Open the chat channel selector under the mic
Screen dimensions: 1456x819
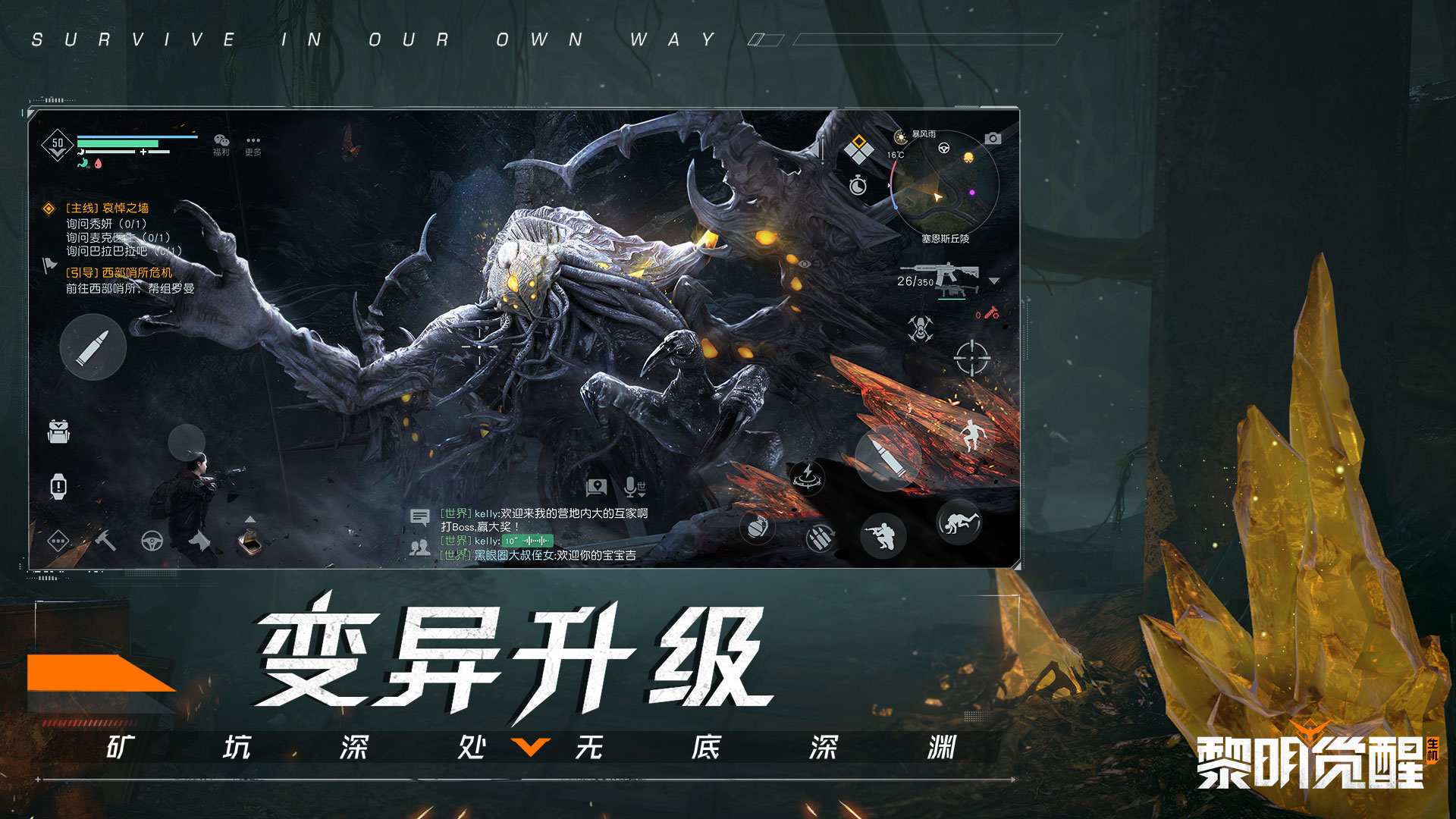click(642, 494)
